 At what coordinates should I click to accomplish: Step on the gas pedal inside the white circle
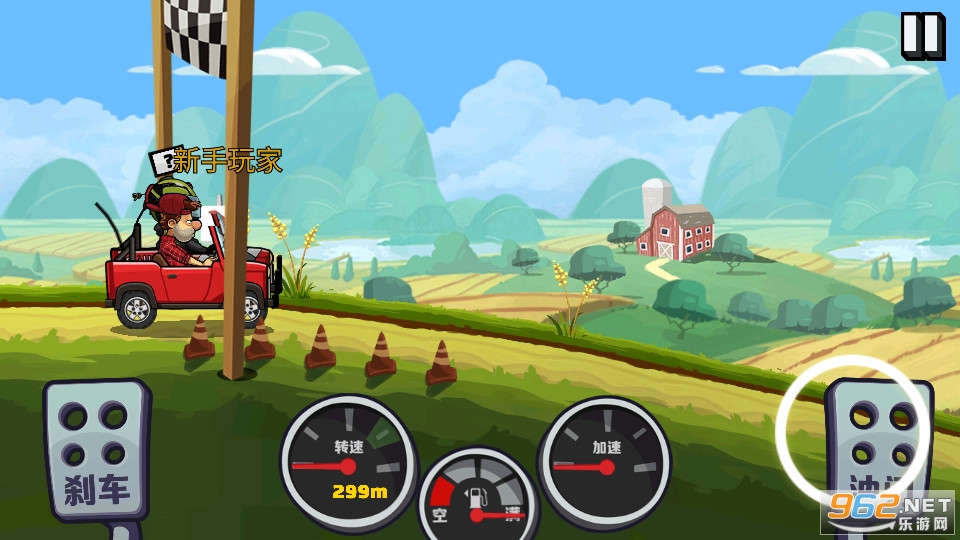point(876,442)
